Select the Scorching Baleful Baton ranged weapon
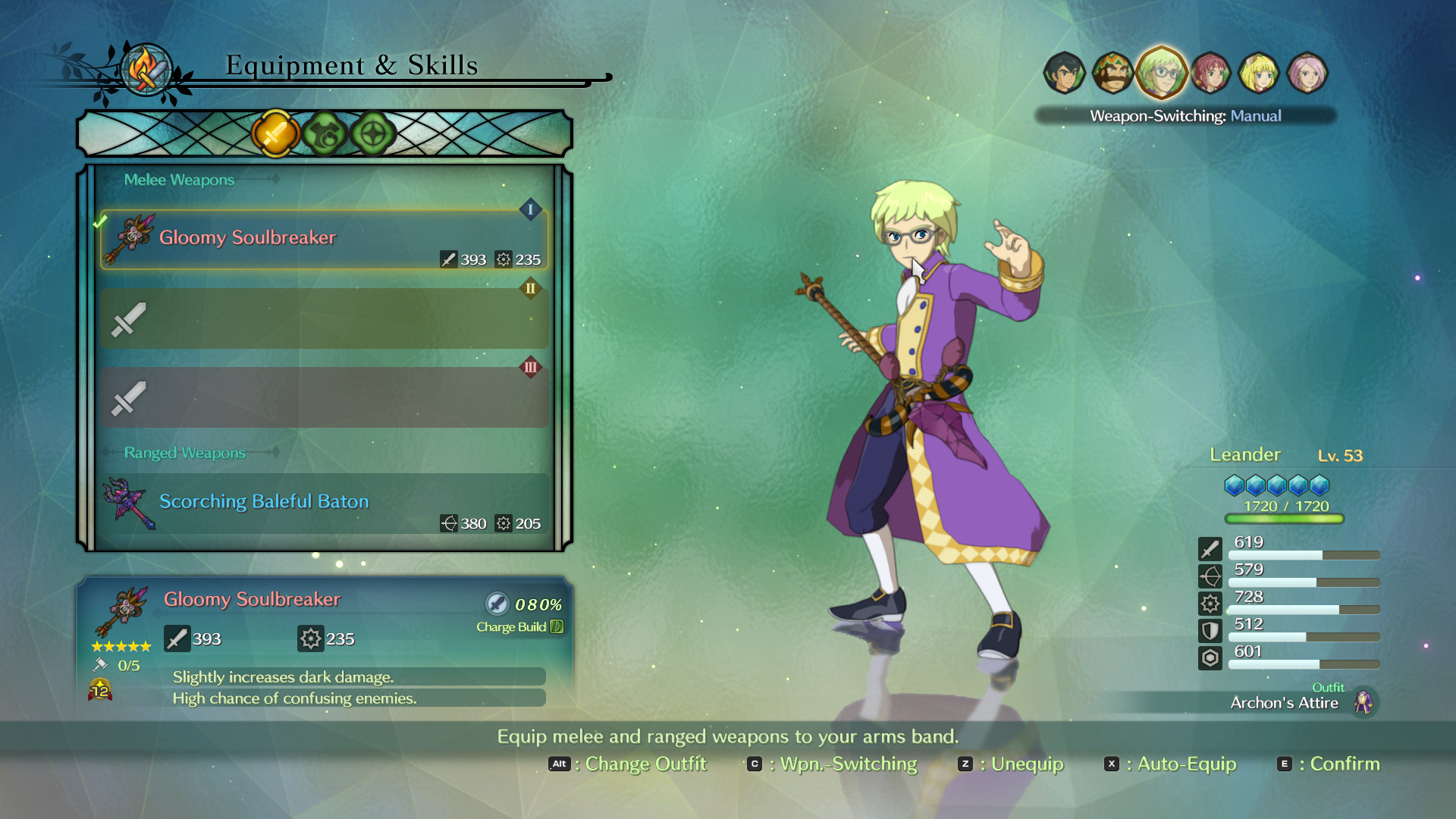This screenshot has width=1456, height=819. click(324, 504)
